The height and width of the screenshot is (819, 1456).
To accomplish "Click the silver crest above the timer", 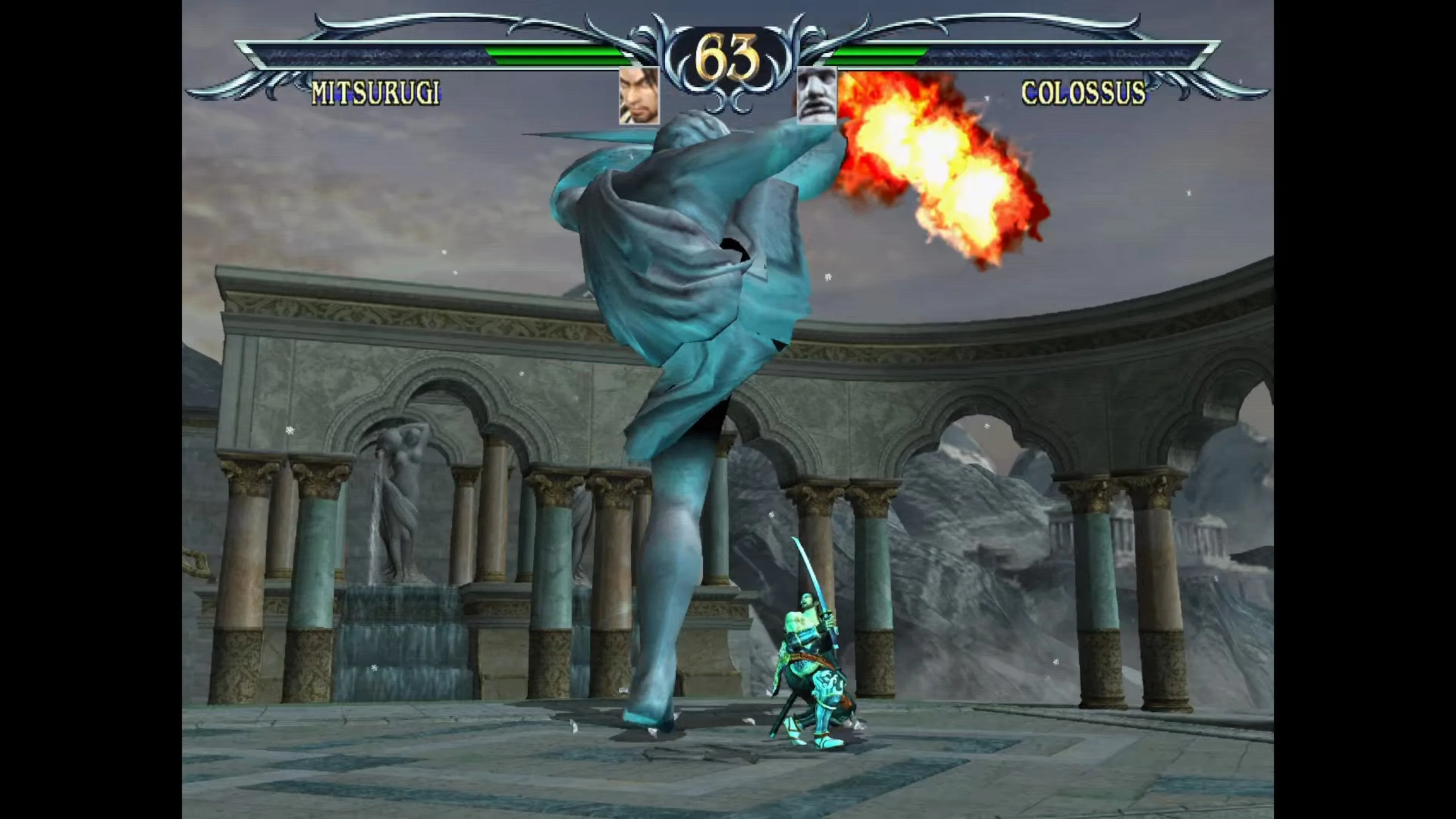I will click(x=729, y=20).
